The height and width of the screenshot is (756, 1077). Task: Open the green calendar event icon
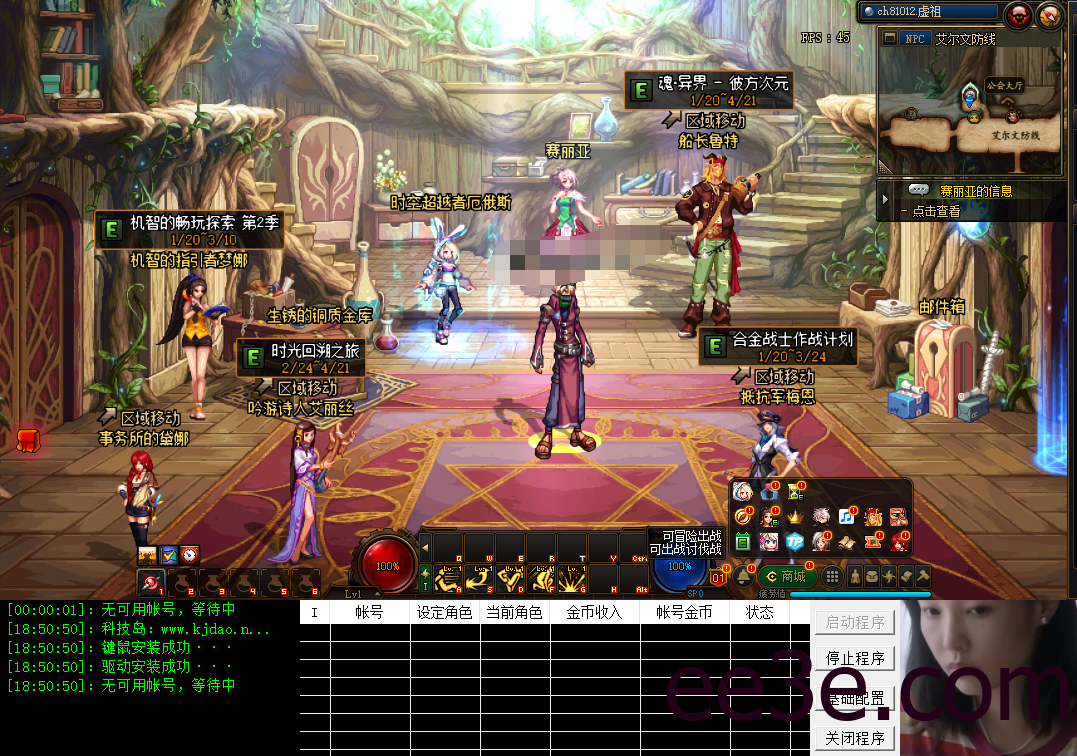[743, 541]
